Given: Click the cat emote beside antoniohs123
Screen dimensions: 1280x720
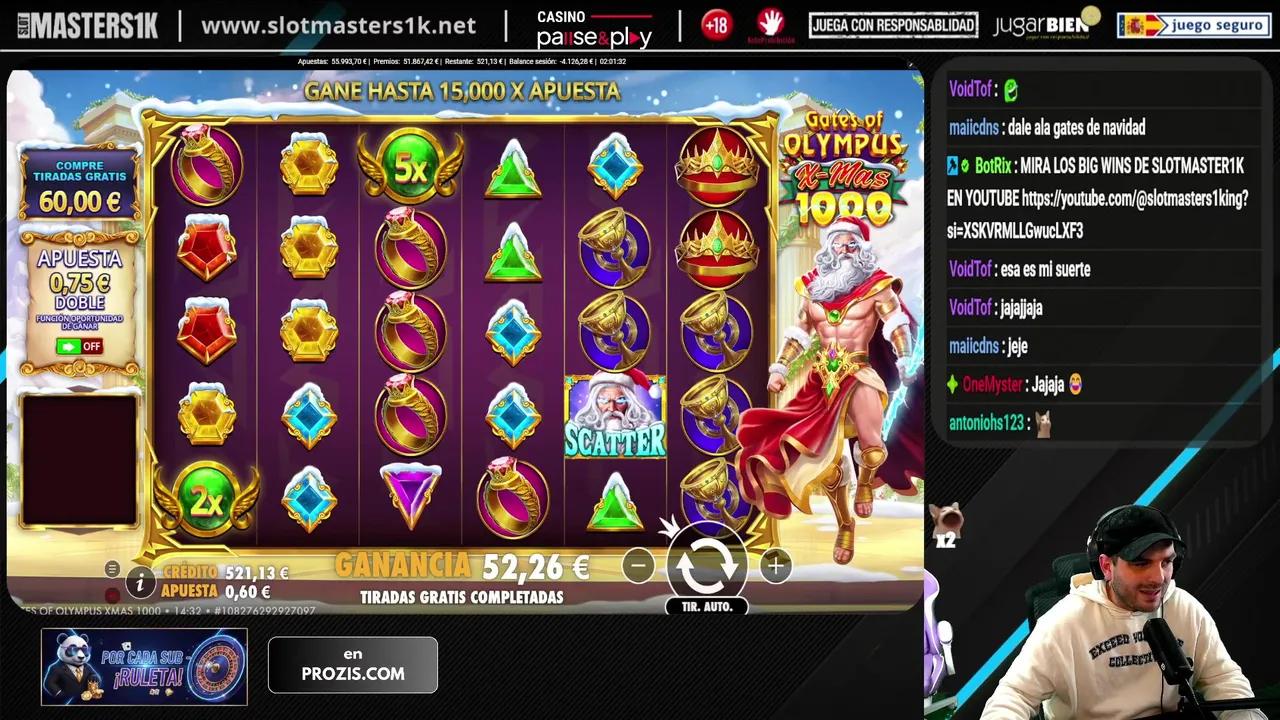Looking at the screenshot, I should pyautogui.click(x=1044, y=424).
